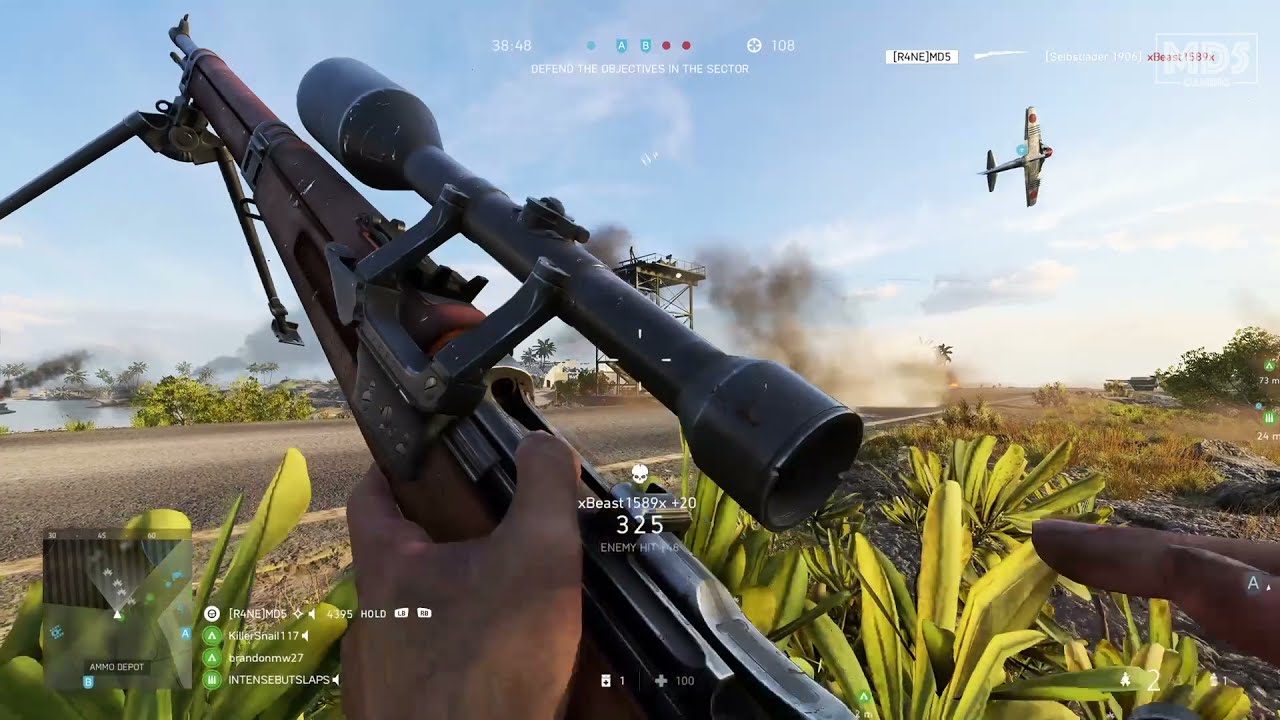Click the objective B marker on minimap
This screenshot has width=1280, height=720.
coord(88,682)
